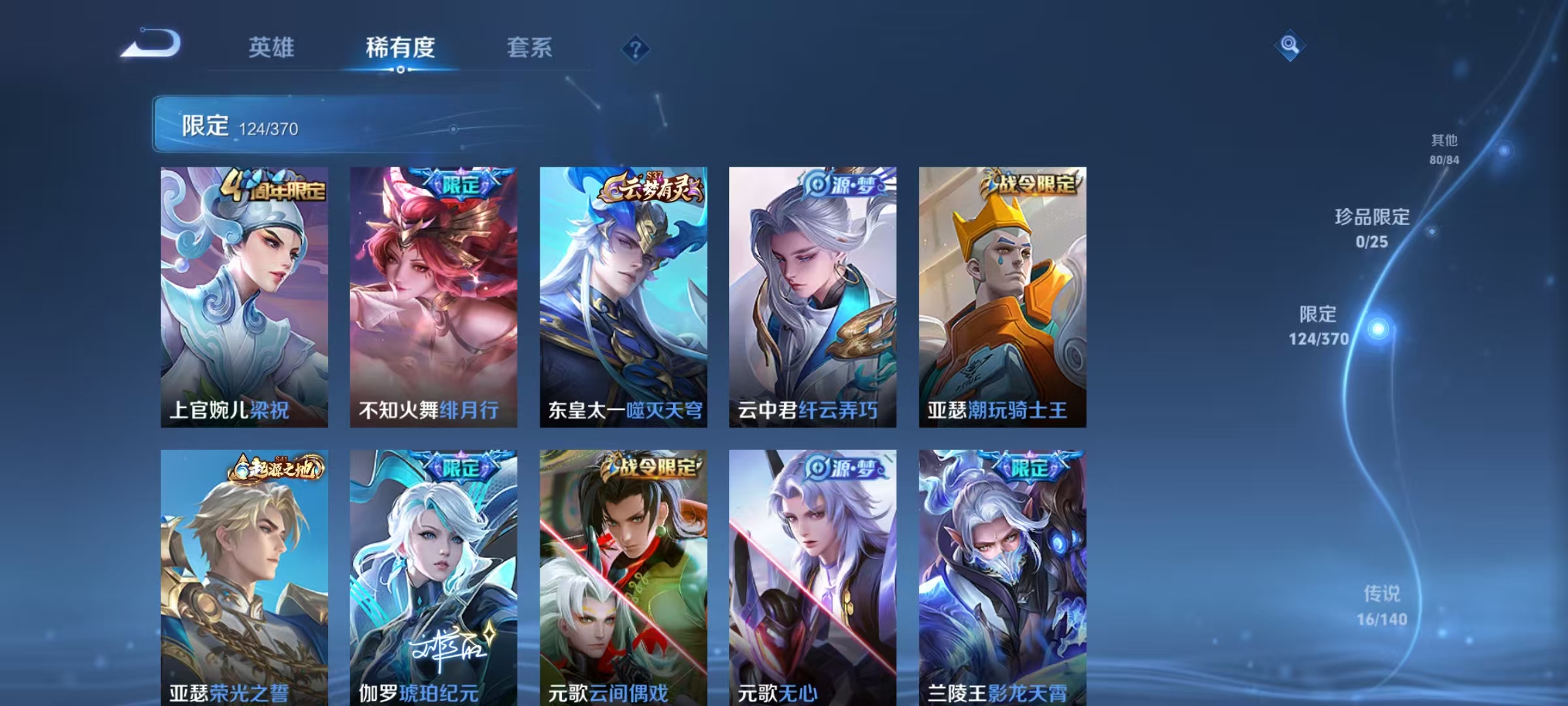
Task: Switch to the 套系 tab
Action: (531, 47)
